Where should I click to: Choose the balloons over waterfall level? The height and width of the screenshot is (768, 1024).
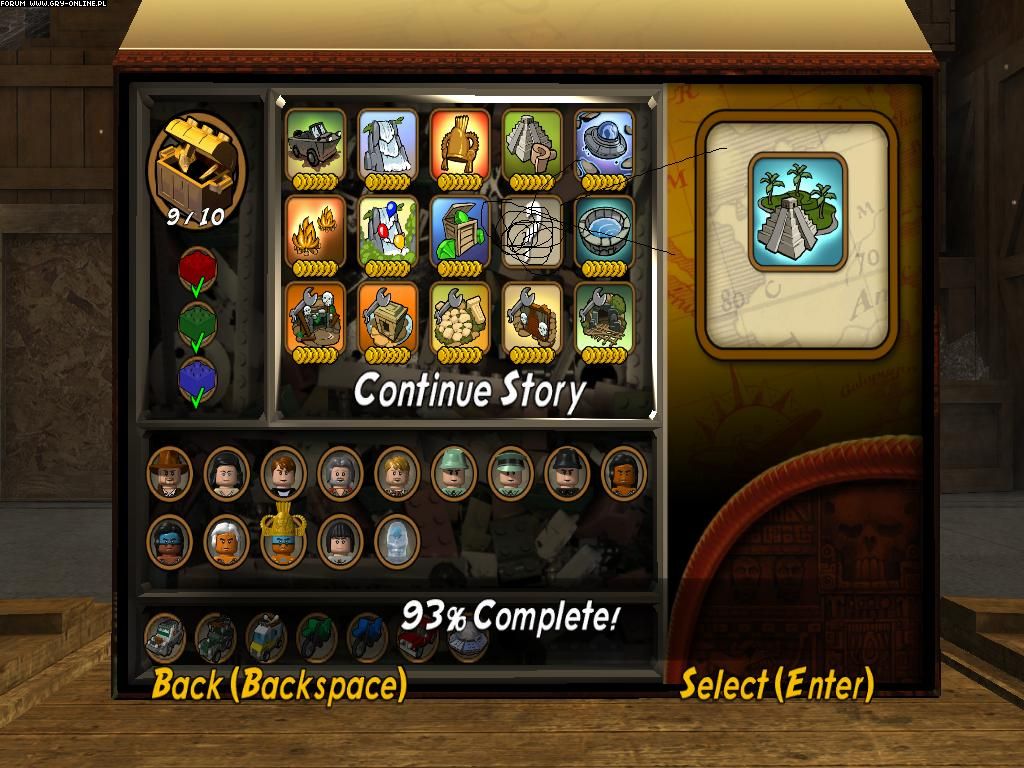pos(388,232)
